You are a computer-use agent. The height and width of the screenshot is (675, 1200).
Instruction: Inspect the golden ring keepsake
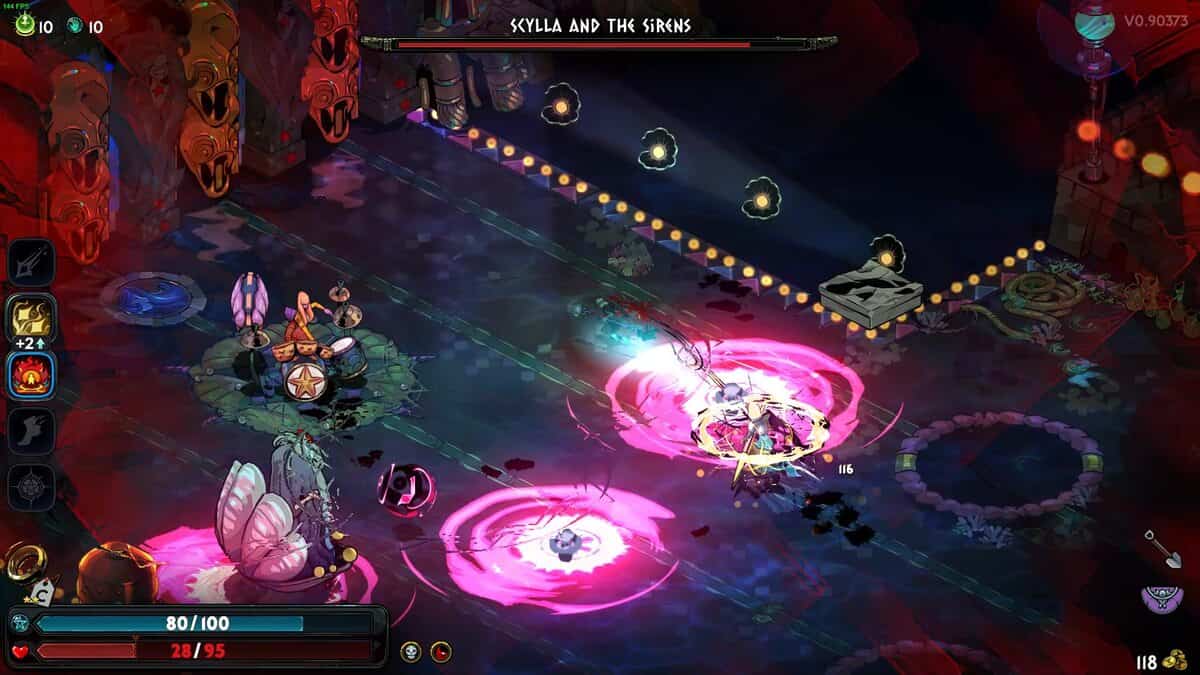tap(21, 563)
